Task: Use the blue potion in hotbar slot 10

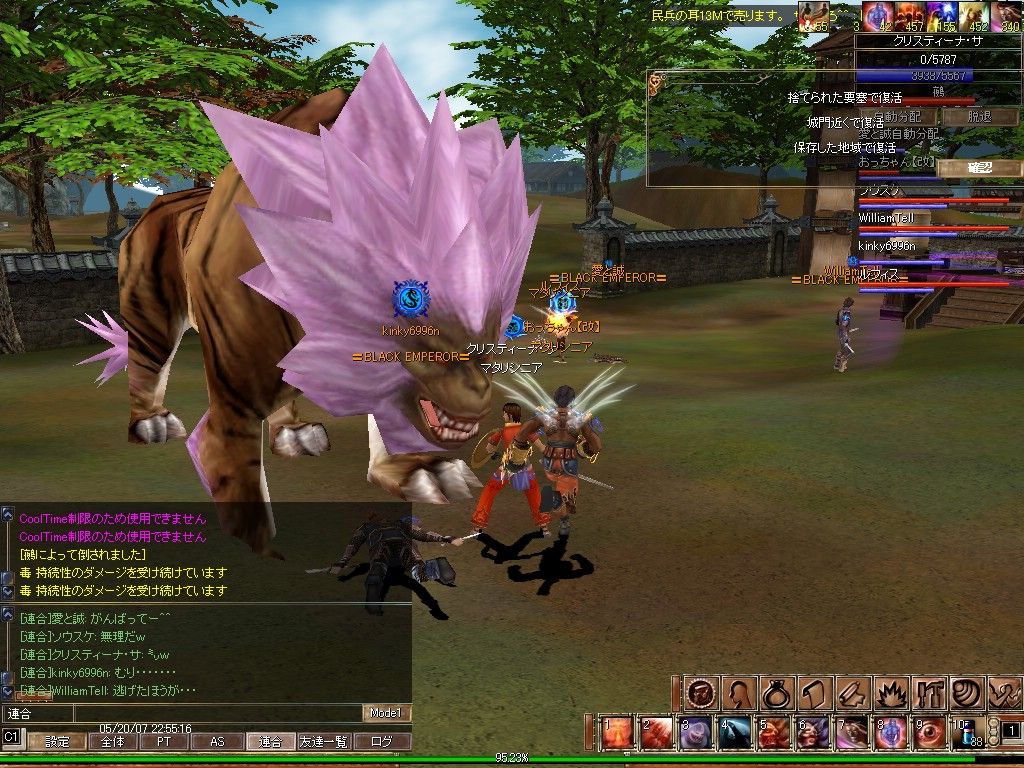Action: (x=966, y=733)
